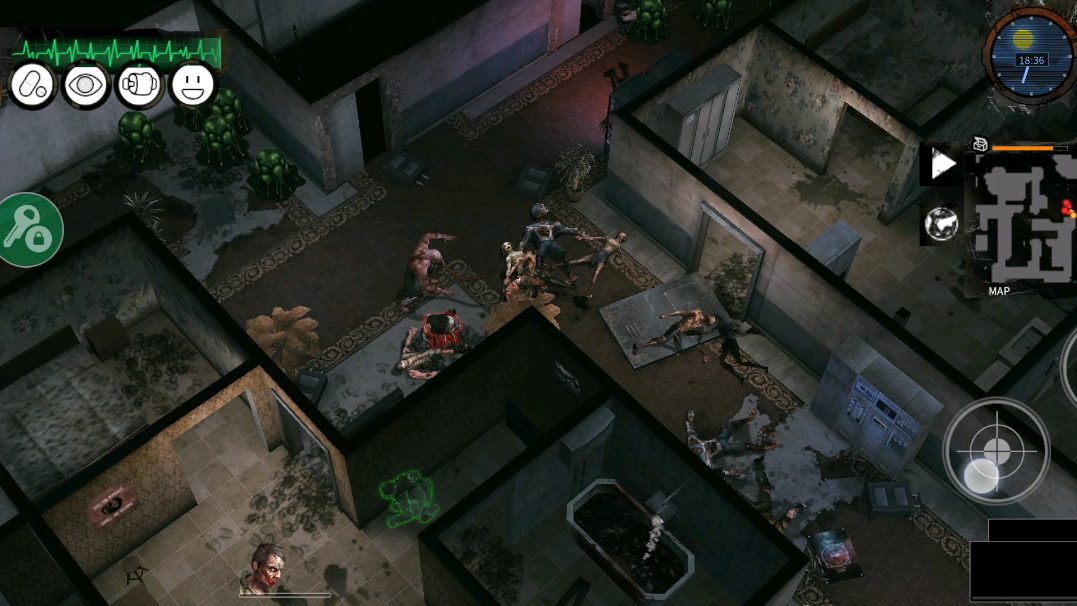Screen dimensions: 1077x606
Task: Open the fist strength status icon
Action: click(x=140, y=85)
